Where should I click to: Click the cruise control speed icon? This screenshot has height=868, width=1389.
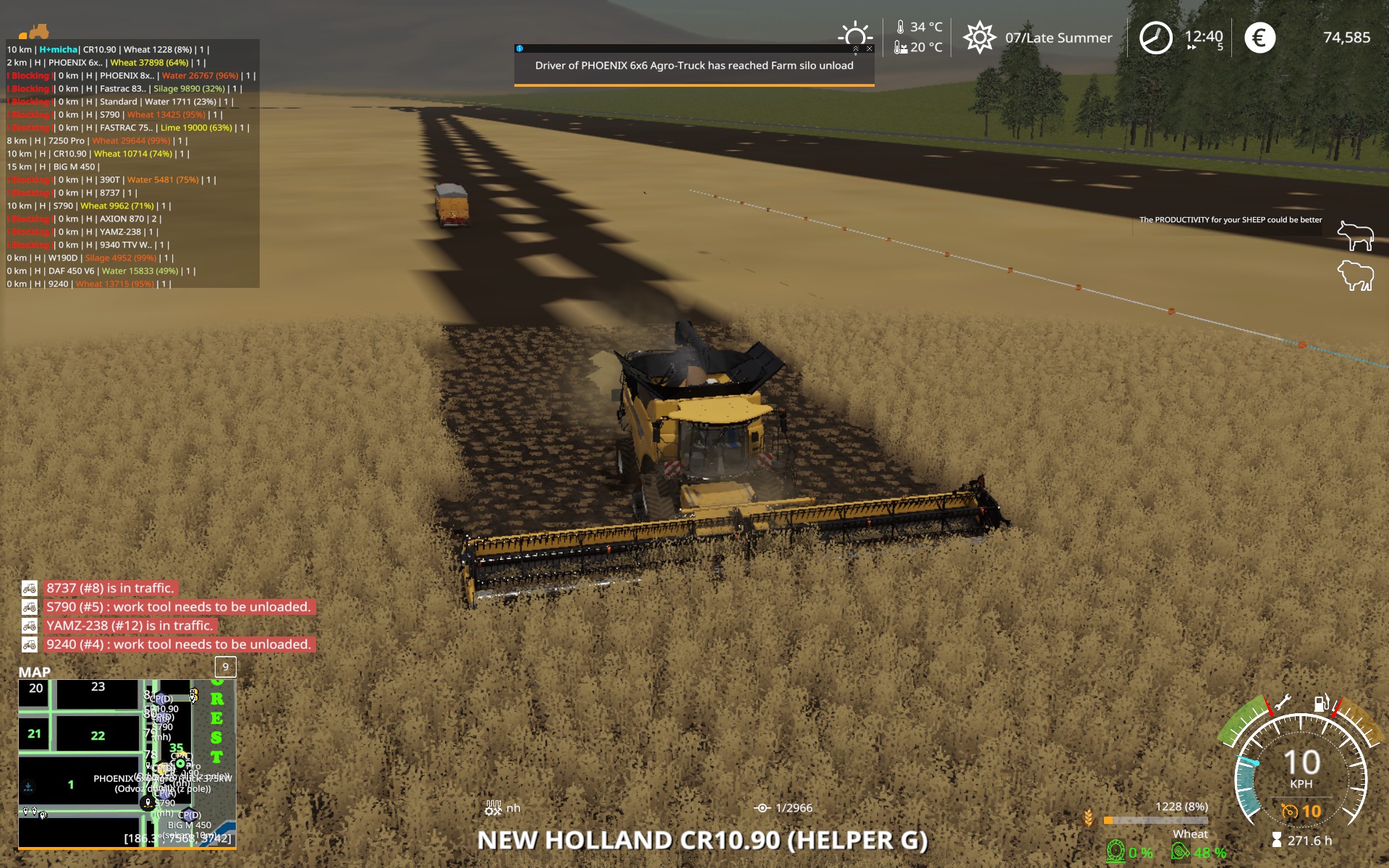[1290, 811]
